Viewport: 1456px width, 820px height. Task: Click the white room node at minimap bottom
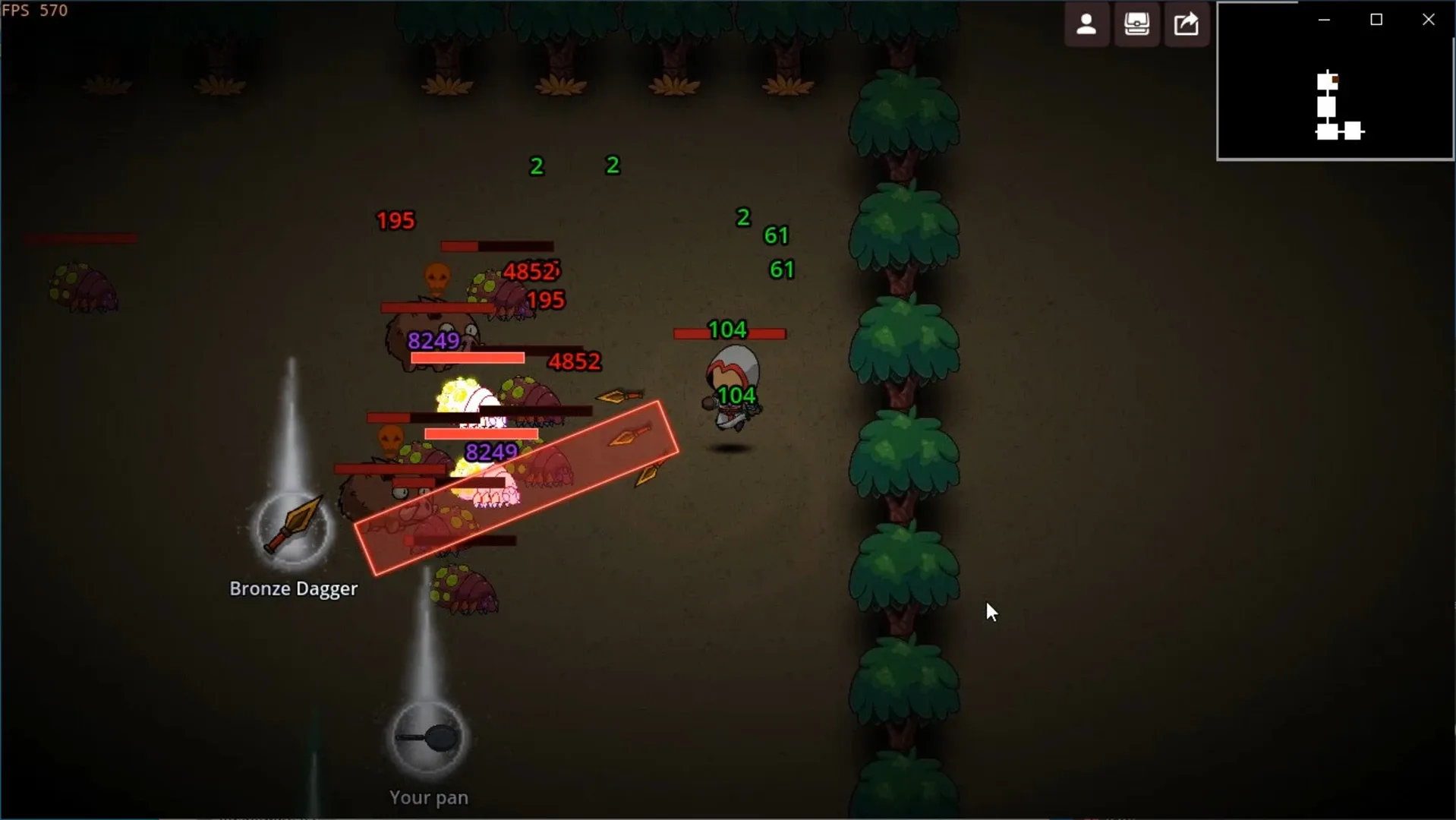pos(1327,131)
